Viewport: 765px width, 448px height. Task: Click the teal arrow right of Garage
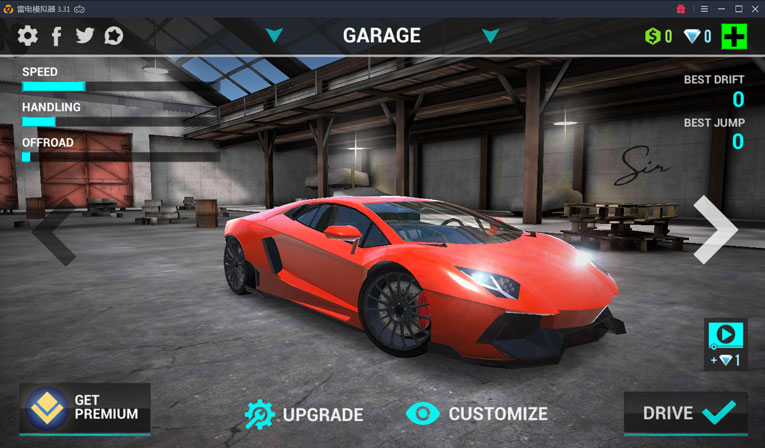pos(490,36)
